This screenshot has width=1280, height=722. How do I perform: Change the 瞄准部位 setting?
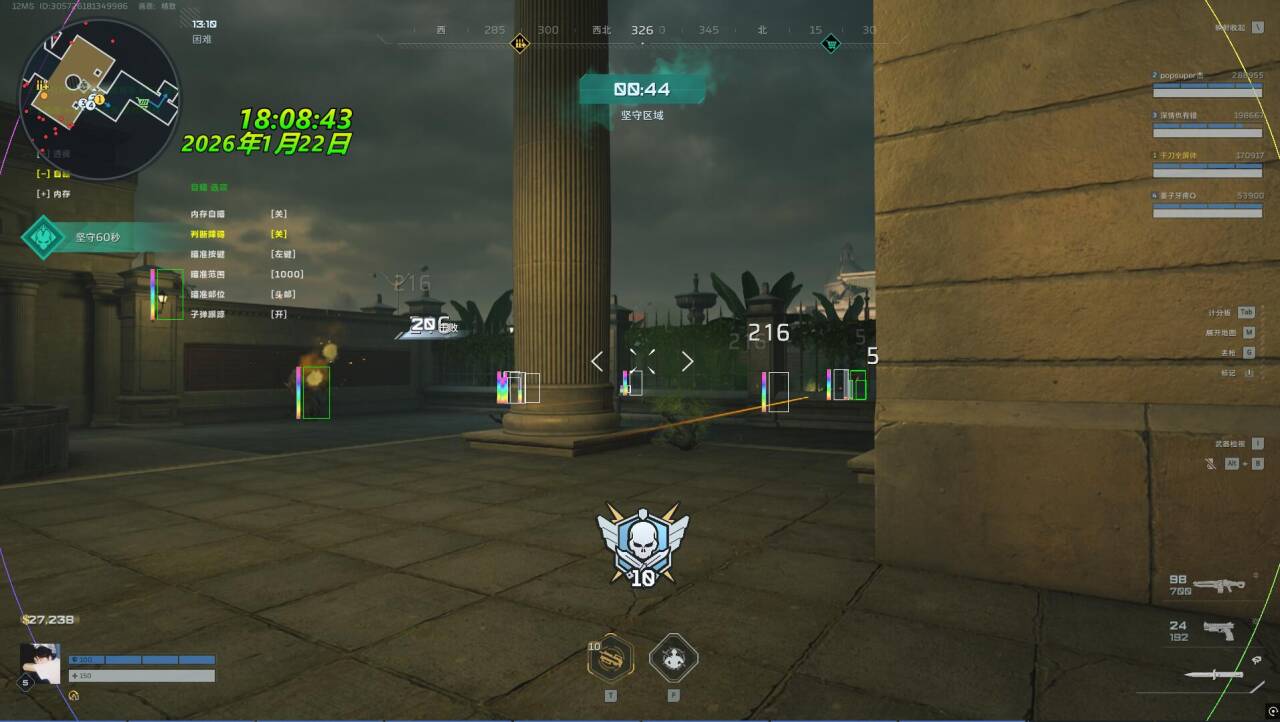coord(282,294)
